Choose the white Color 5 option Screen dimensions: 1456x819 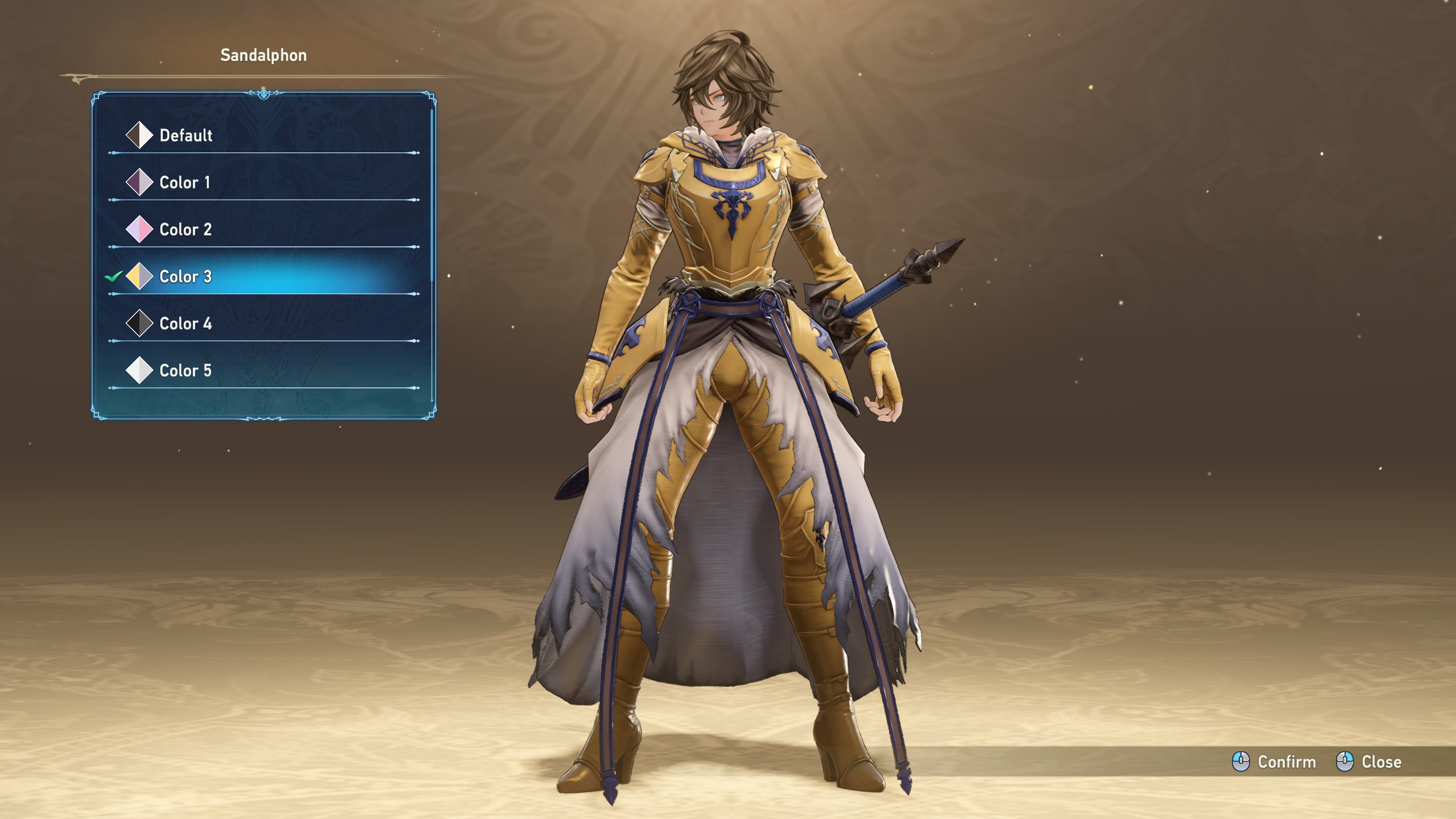[x=185, y=371]
